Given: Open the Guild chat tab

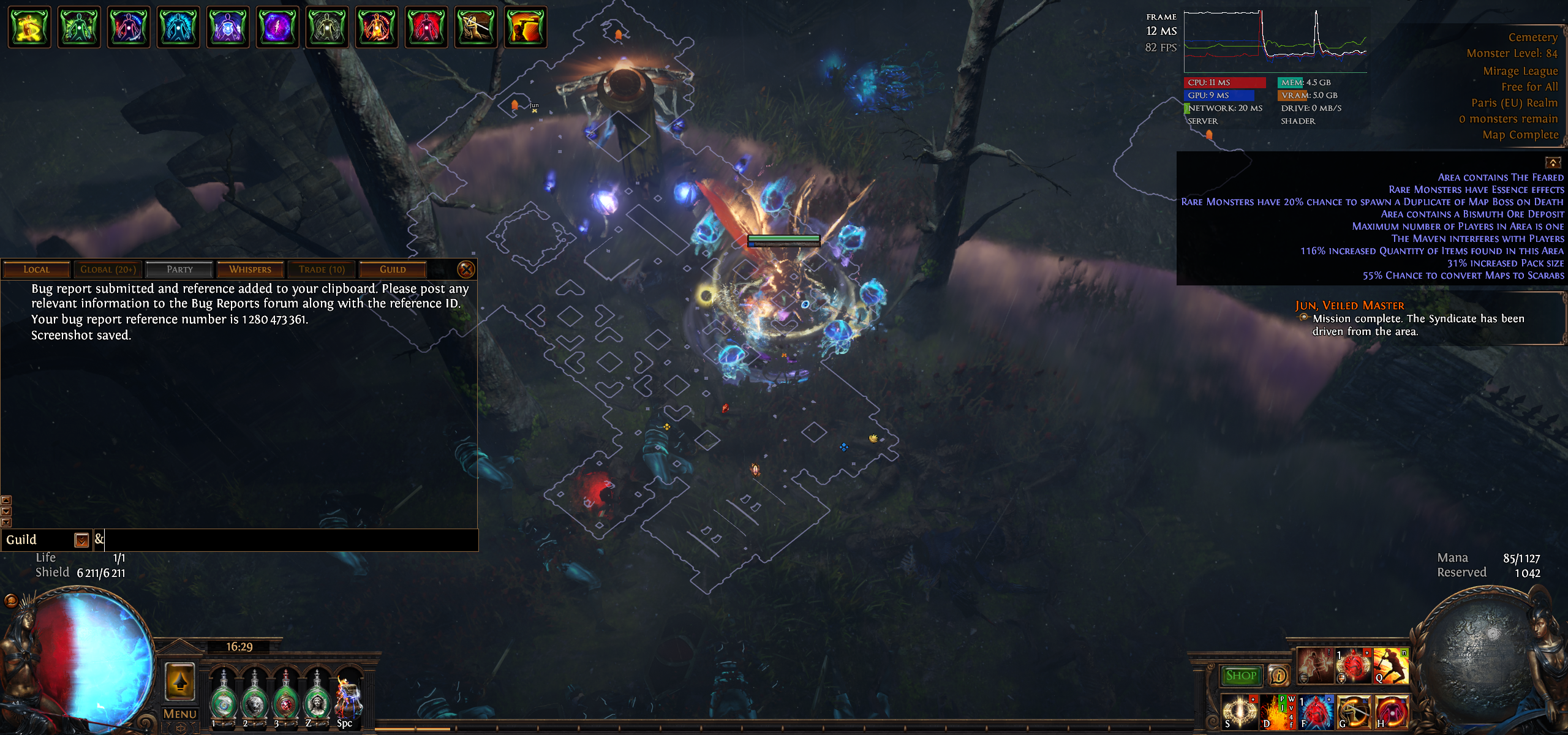Looking at the screenshot, I should pos(393,269).
